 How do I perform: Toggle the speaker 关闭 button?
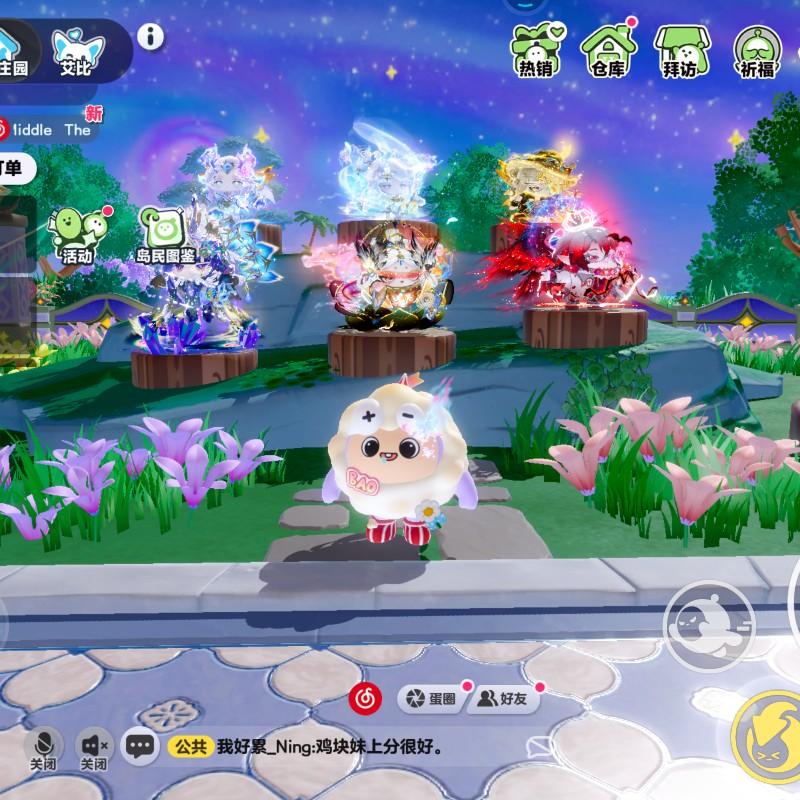(95, 747)
